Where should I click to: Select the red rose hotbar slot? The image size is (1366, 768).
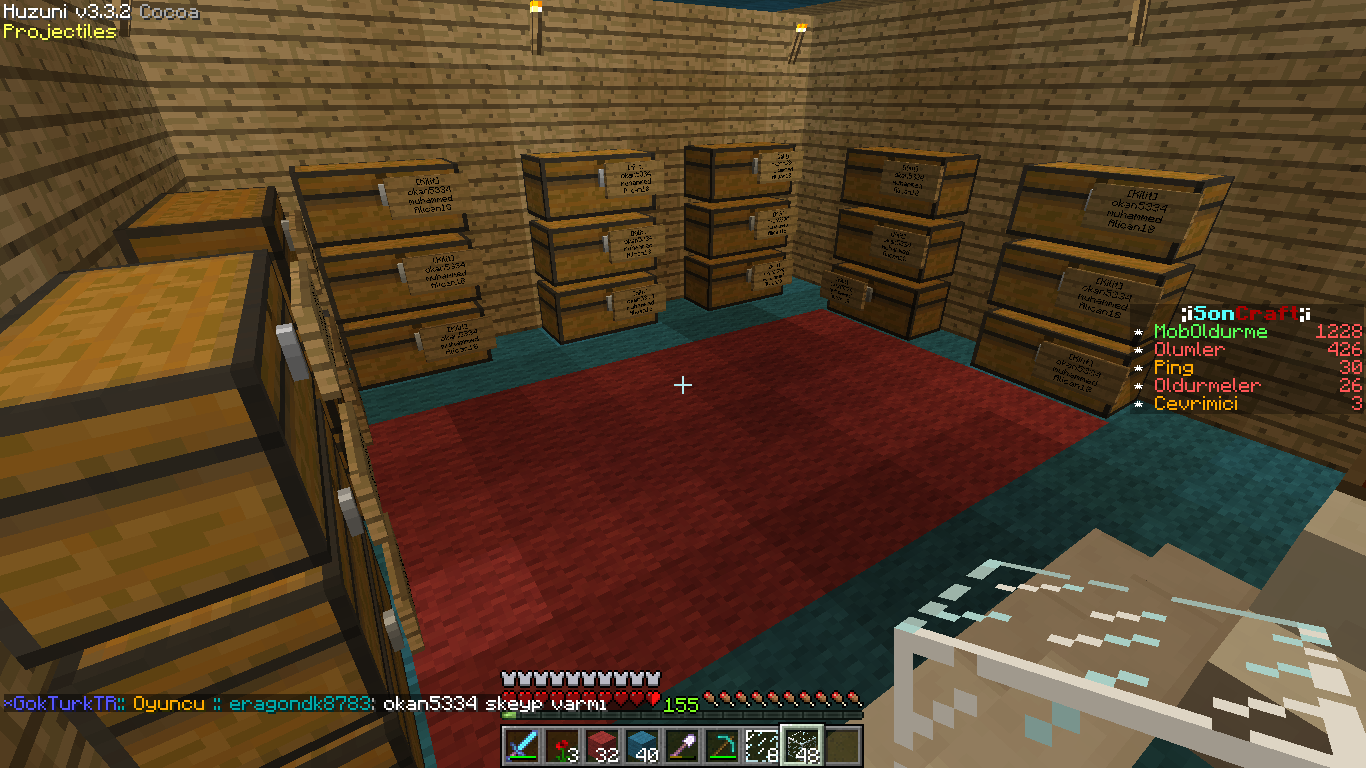click(562, 746)
